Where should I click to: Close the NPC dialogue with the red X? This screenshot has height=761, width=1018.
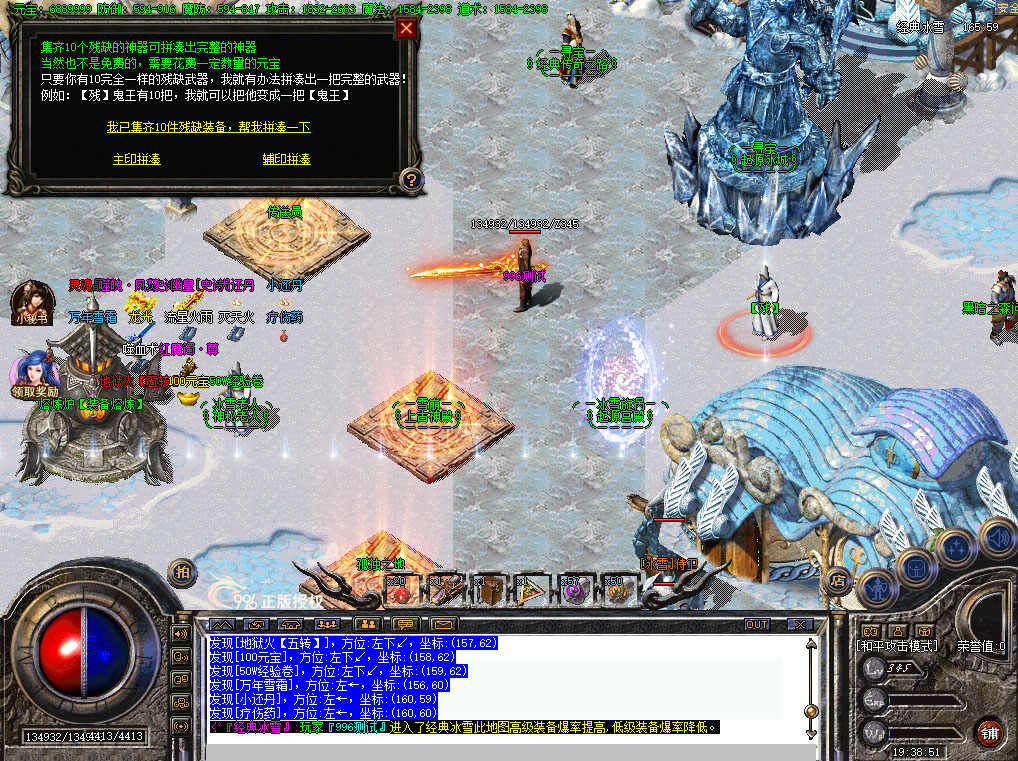click(x=406, y=28)
